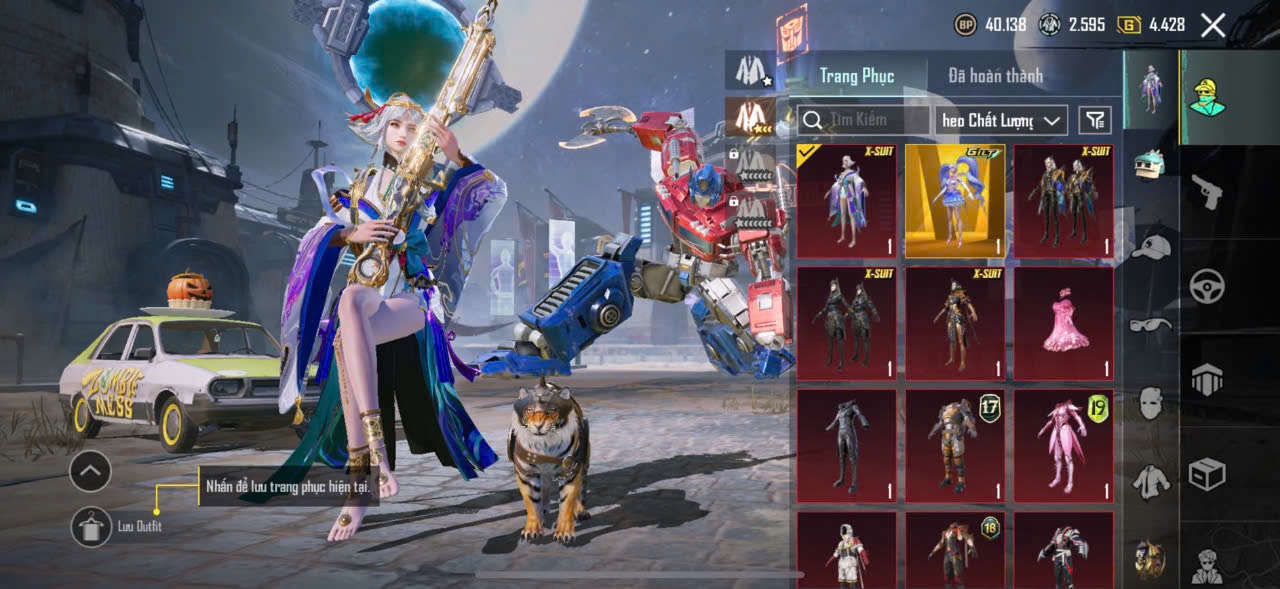Open the pistol weapons category

pyautogui.click(x=1207, y=191)
